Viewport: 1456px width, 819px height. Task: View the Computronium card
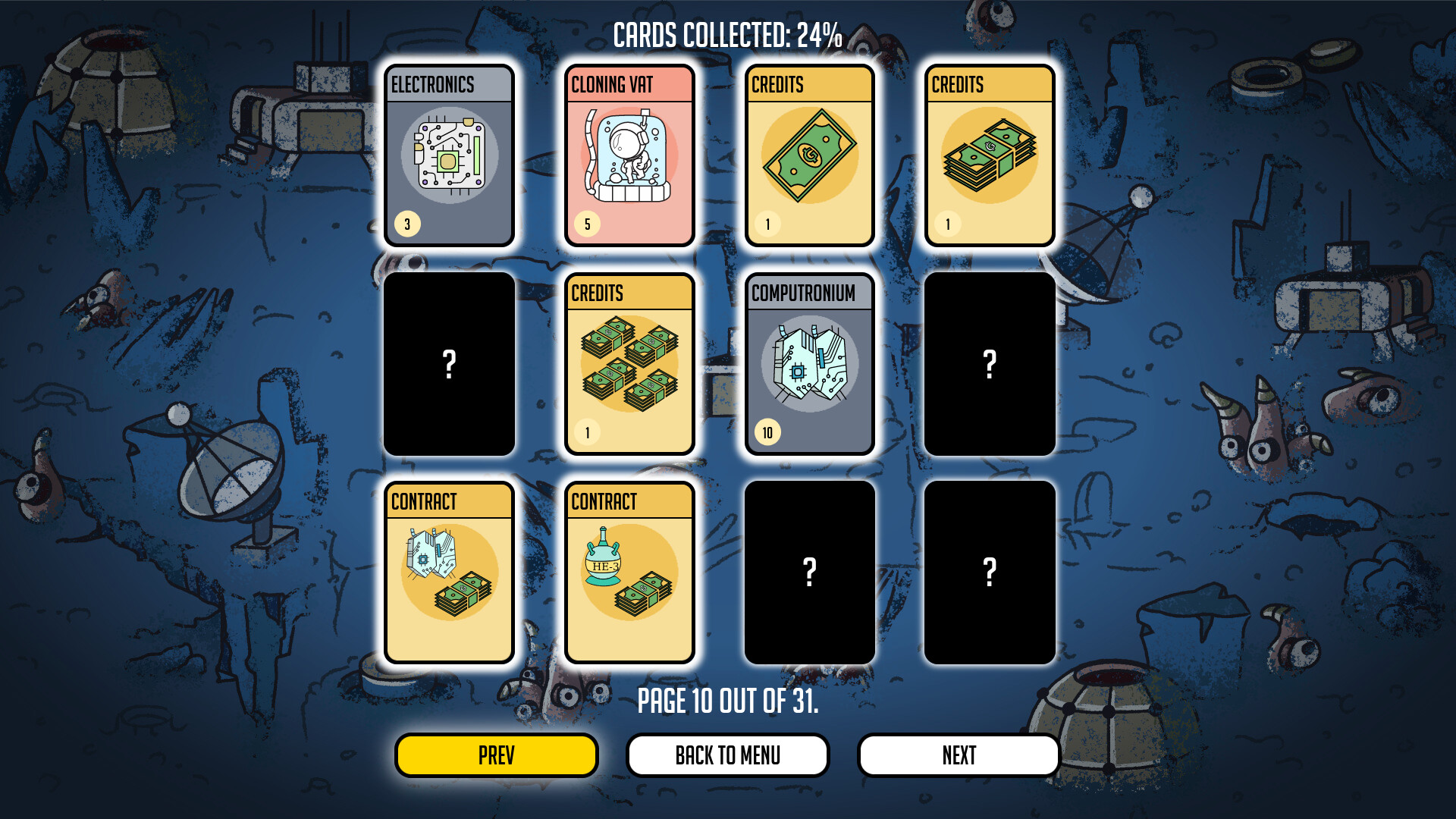809,364
